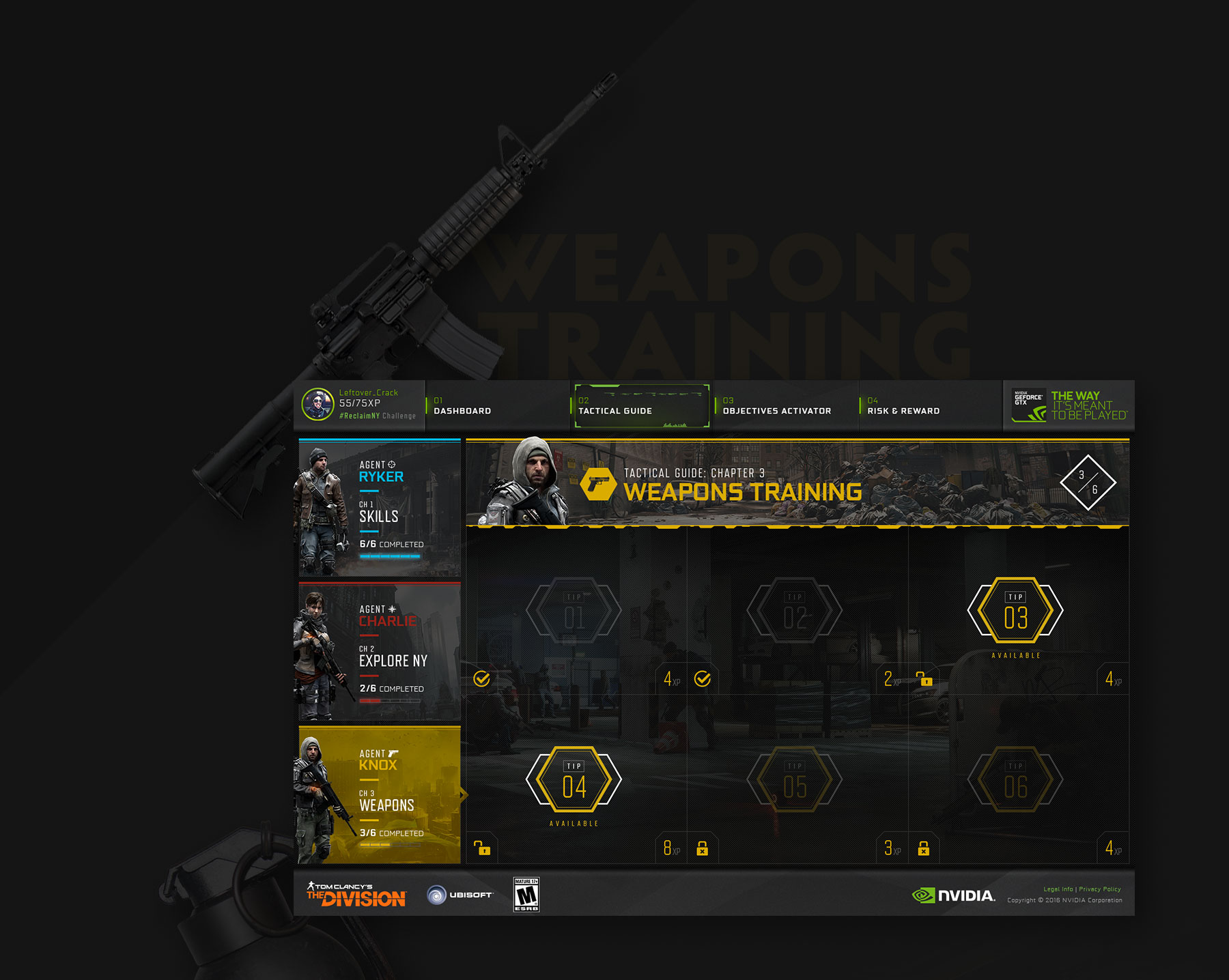
Task: Click the Legal Info link
Action: click(x=1058, y=889)
